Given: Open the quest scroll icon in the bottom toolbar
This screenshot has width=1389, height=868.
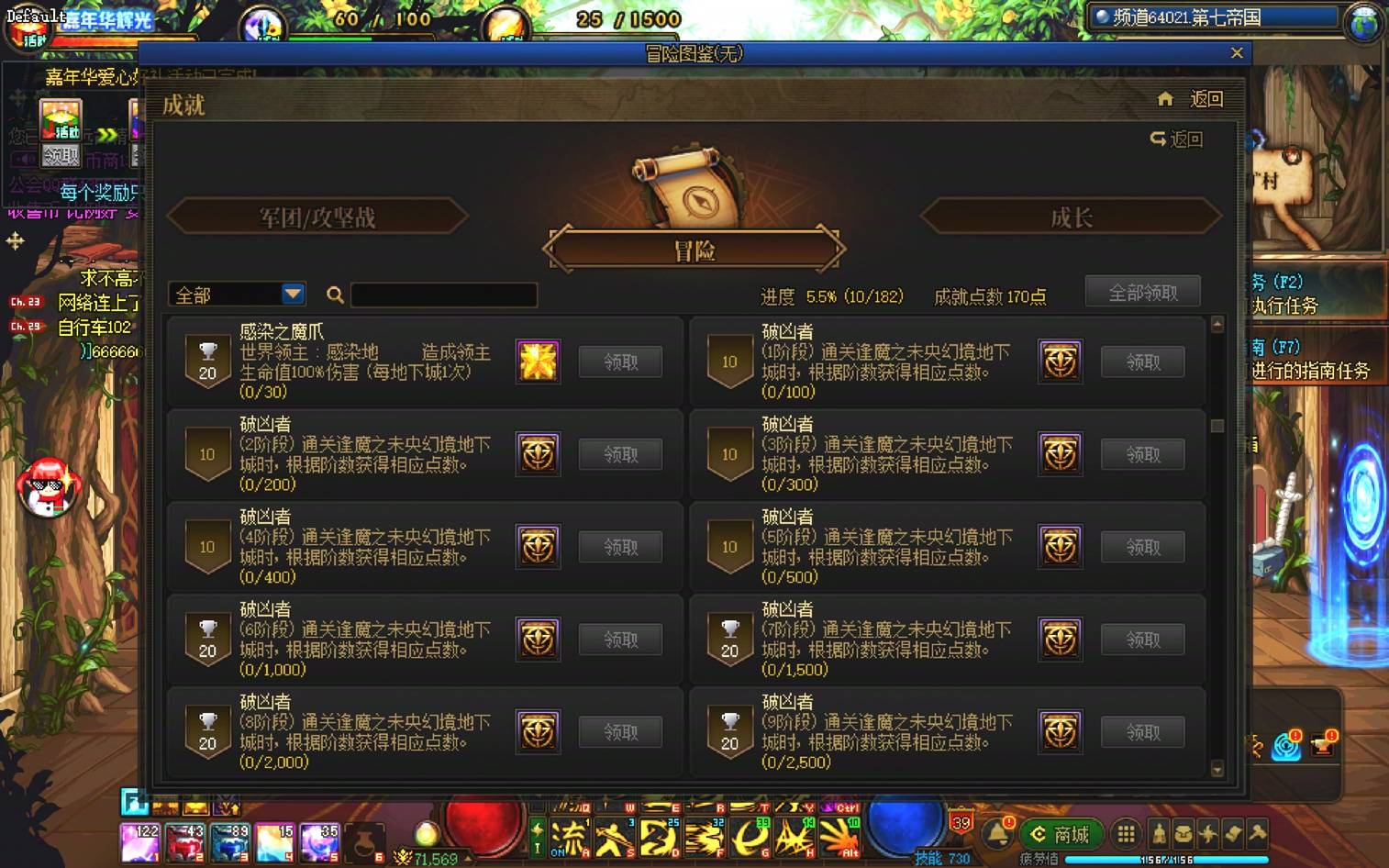Looking at the screenshot, I should (1232, 832).
